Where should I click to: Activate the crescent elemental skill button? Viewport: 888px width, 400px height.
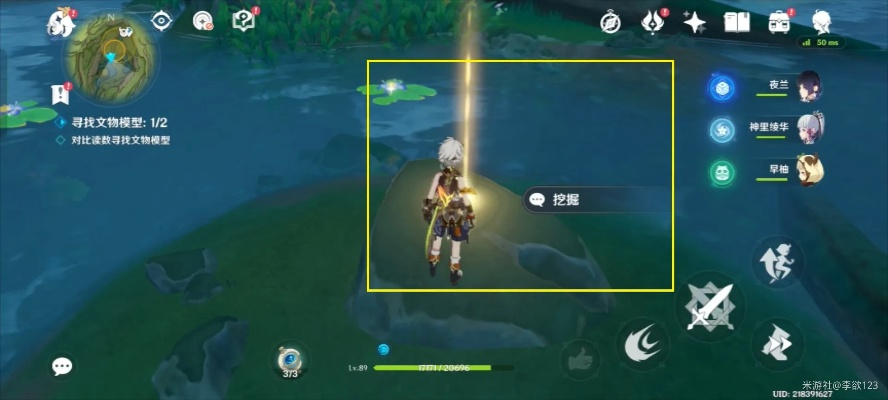click(x=639, y=345)
